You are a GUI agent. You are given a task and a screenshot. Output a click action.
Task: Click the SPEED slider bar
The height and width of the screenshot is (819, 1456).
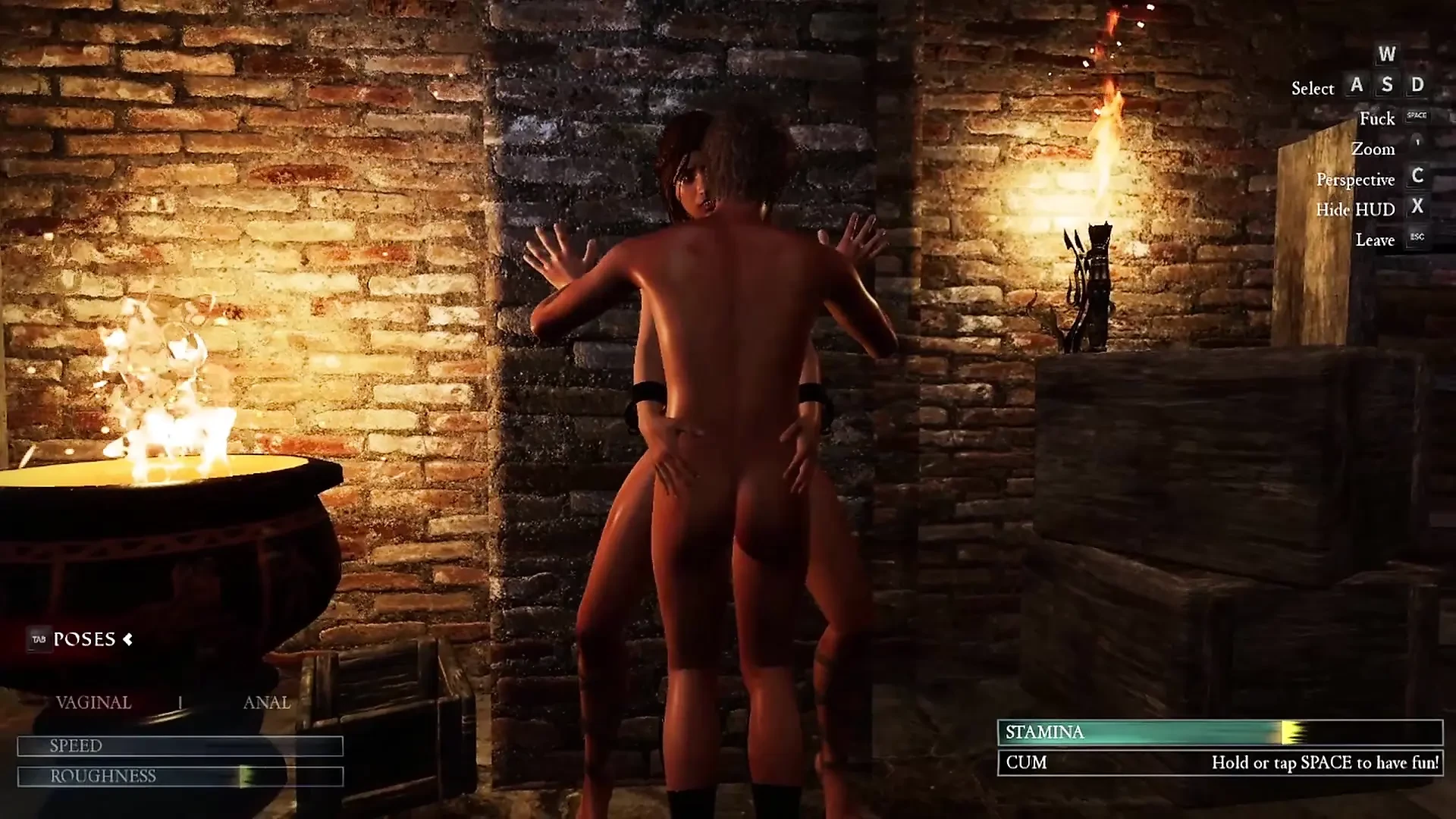coord(180,746)
